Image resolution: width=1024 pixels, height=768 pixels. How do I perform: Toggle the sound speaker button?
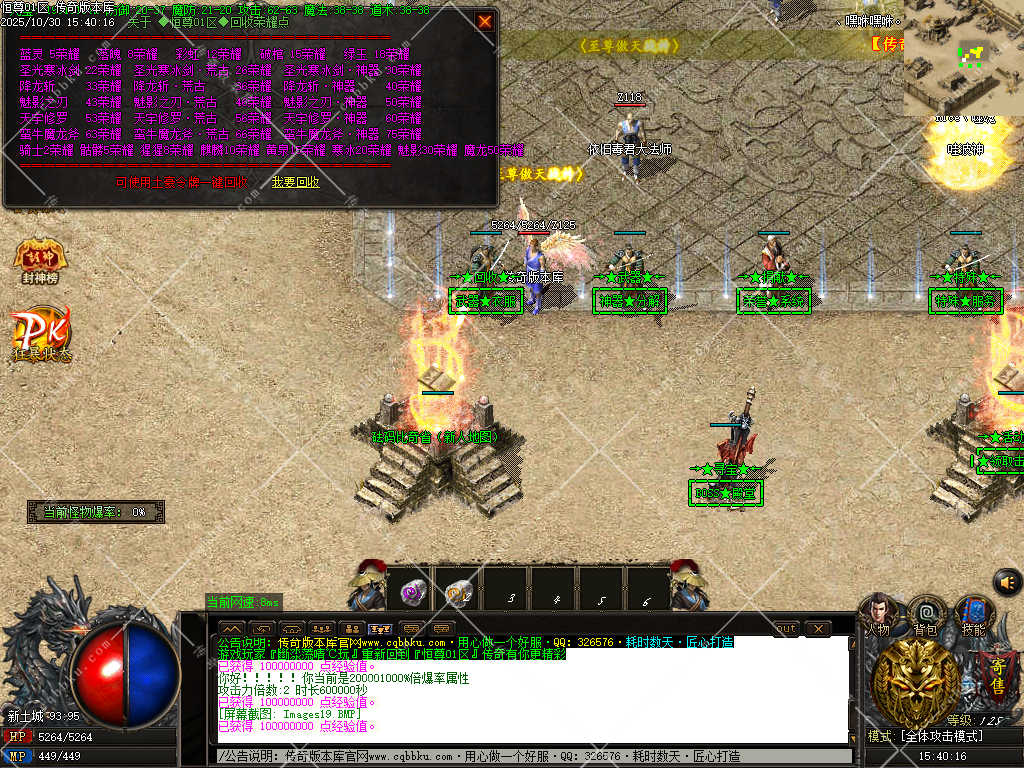tap(1007, 581)
